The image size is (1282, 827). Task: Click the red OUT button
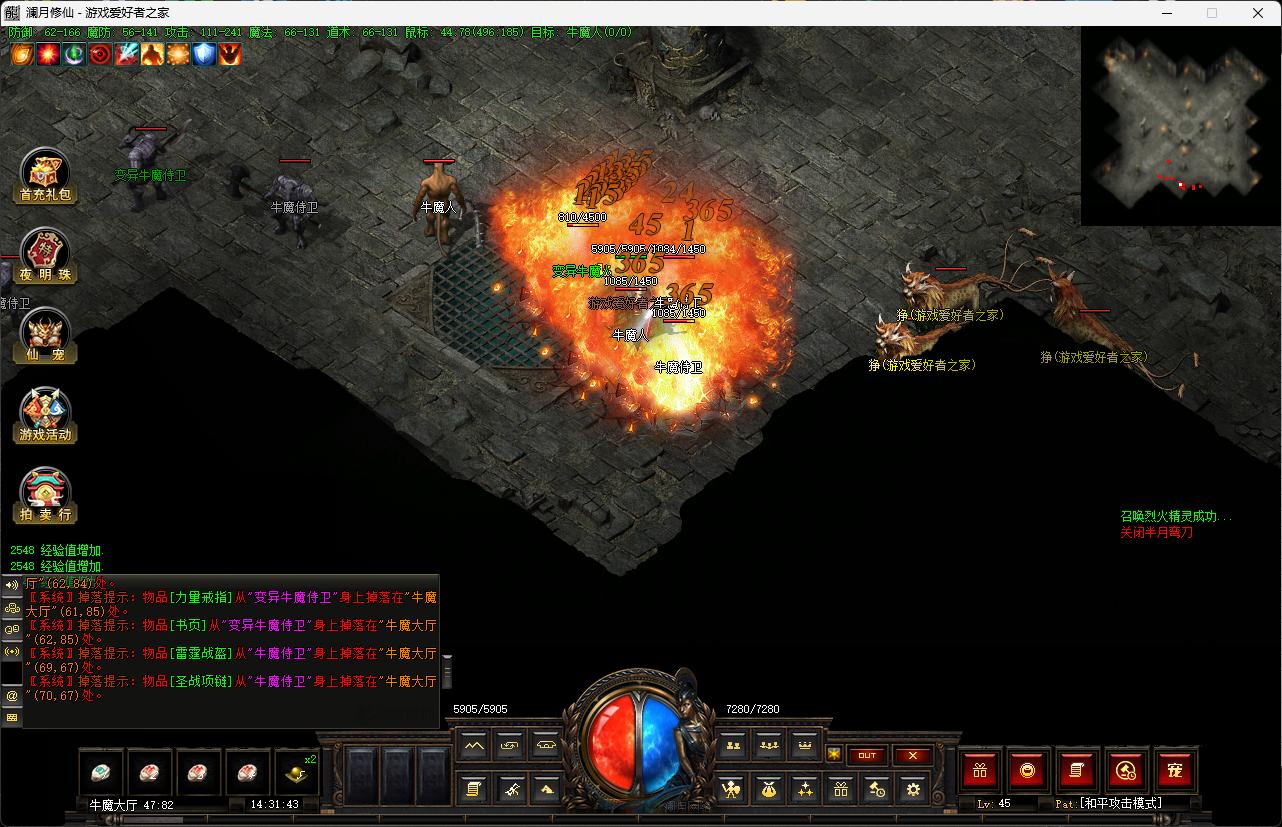click(x=867, y=755)
